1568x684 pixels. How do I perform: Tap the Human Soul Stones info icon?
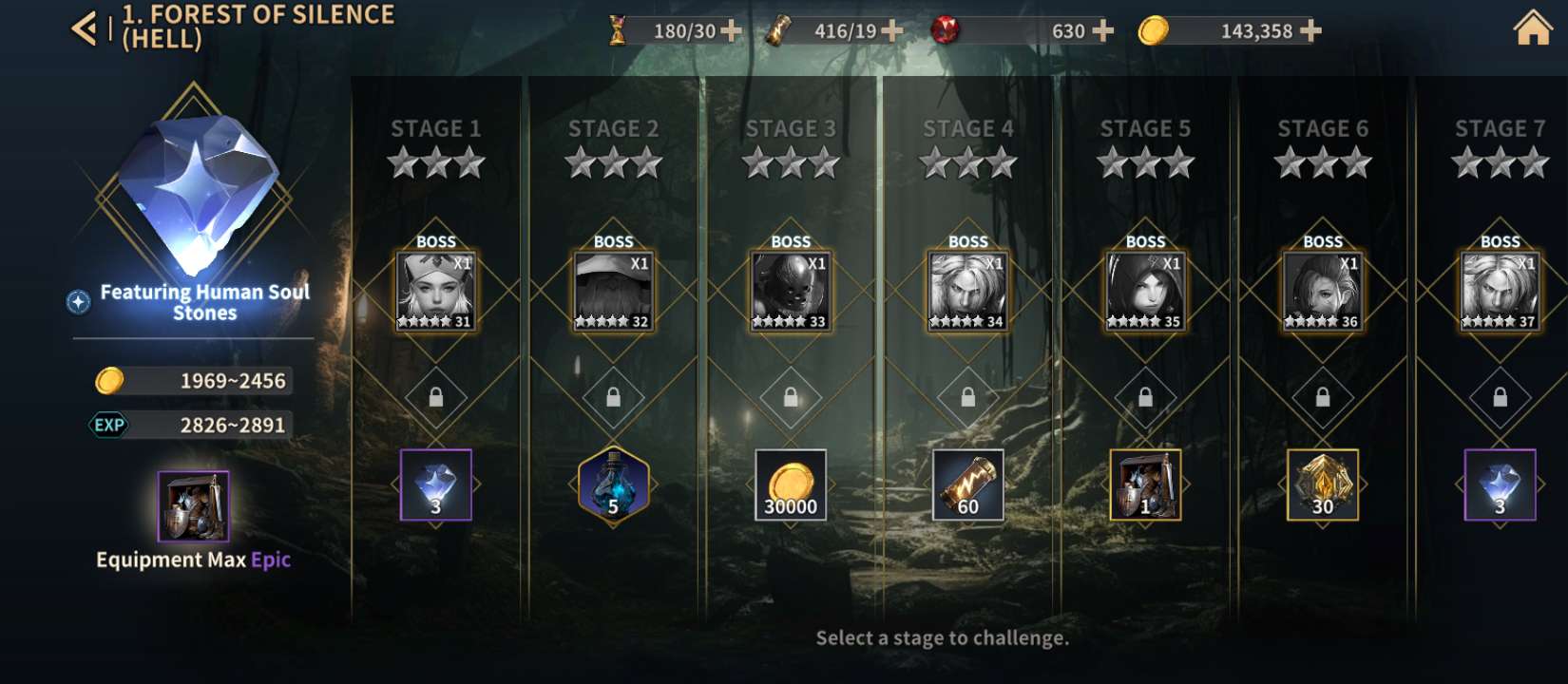tap(79, 301)
